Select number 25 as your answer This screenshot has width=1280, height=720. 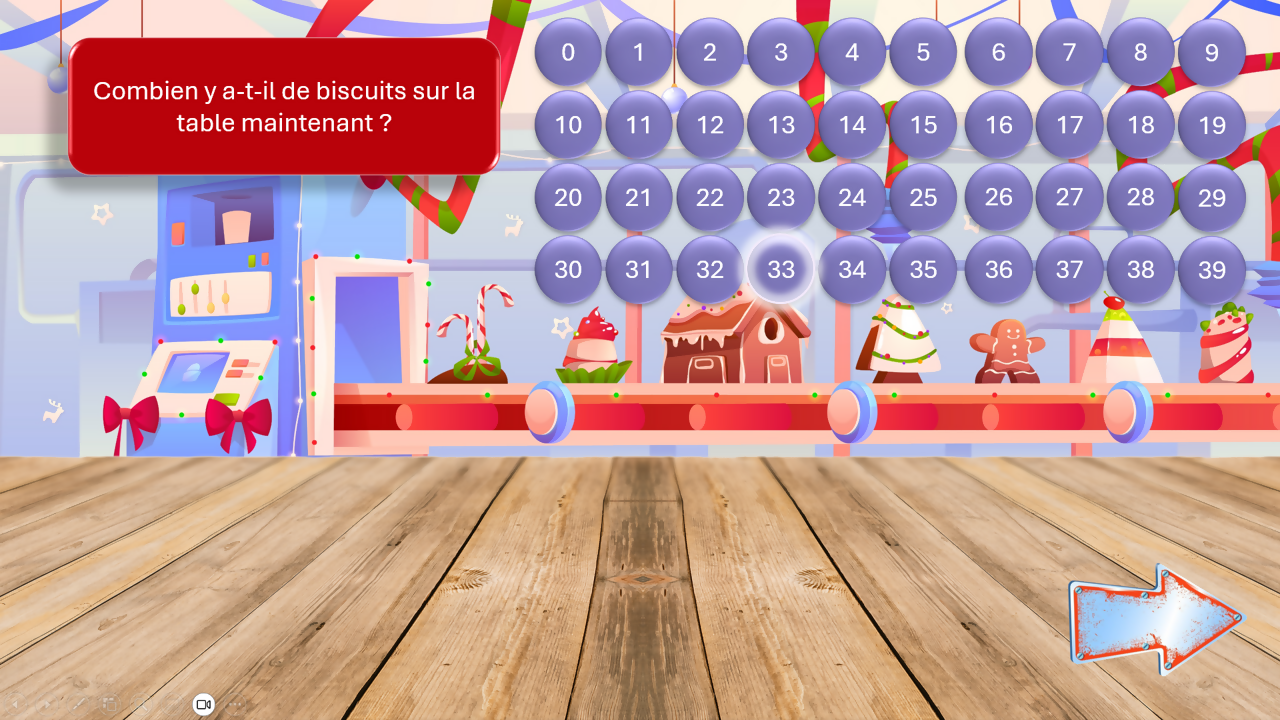tap(924, 198)
